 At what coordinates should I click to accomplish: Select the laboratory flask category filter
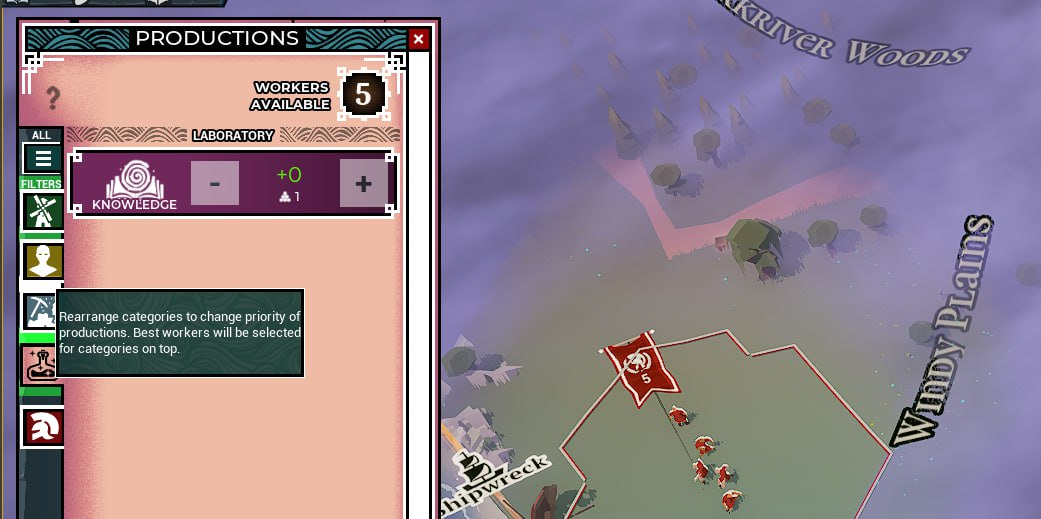point(40,365)
